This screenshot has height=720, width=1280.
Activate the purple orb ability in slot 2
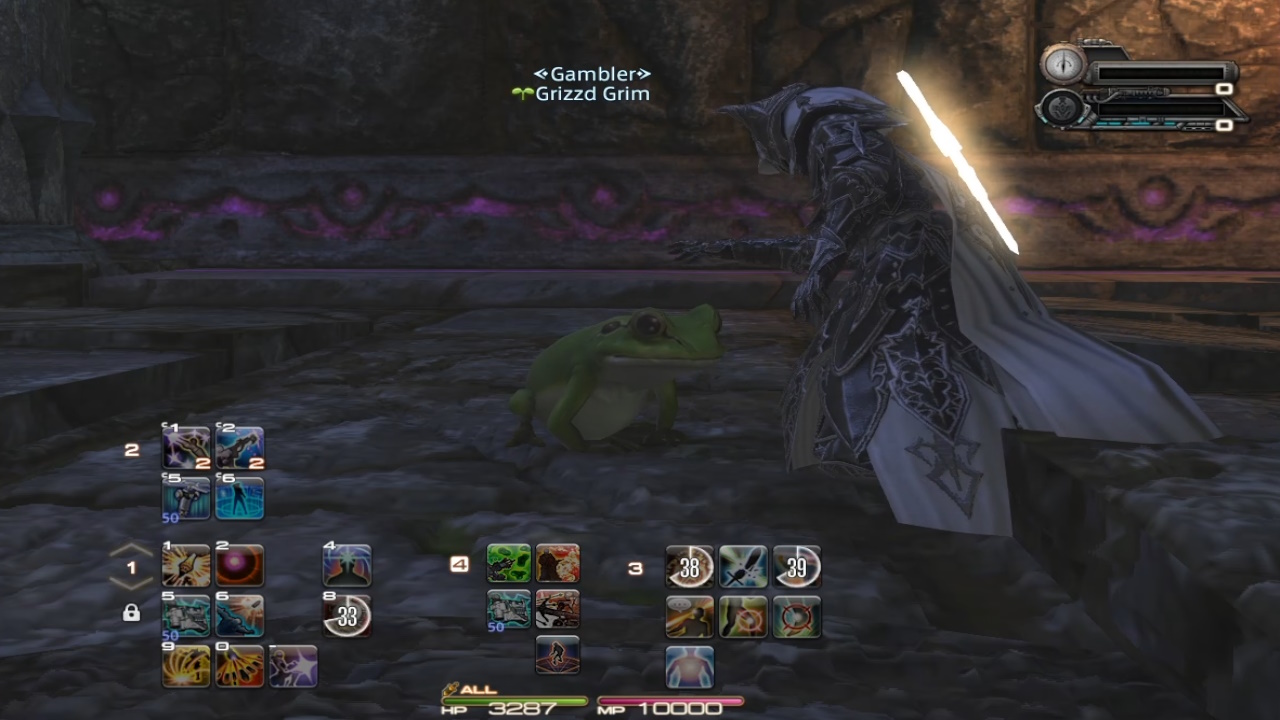(238, 564)
